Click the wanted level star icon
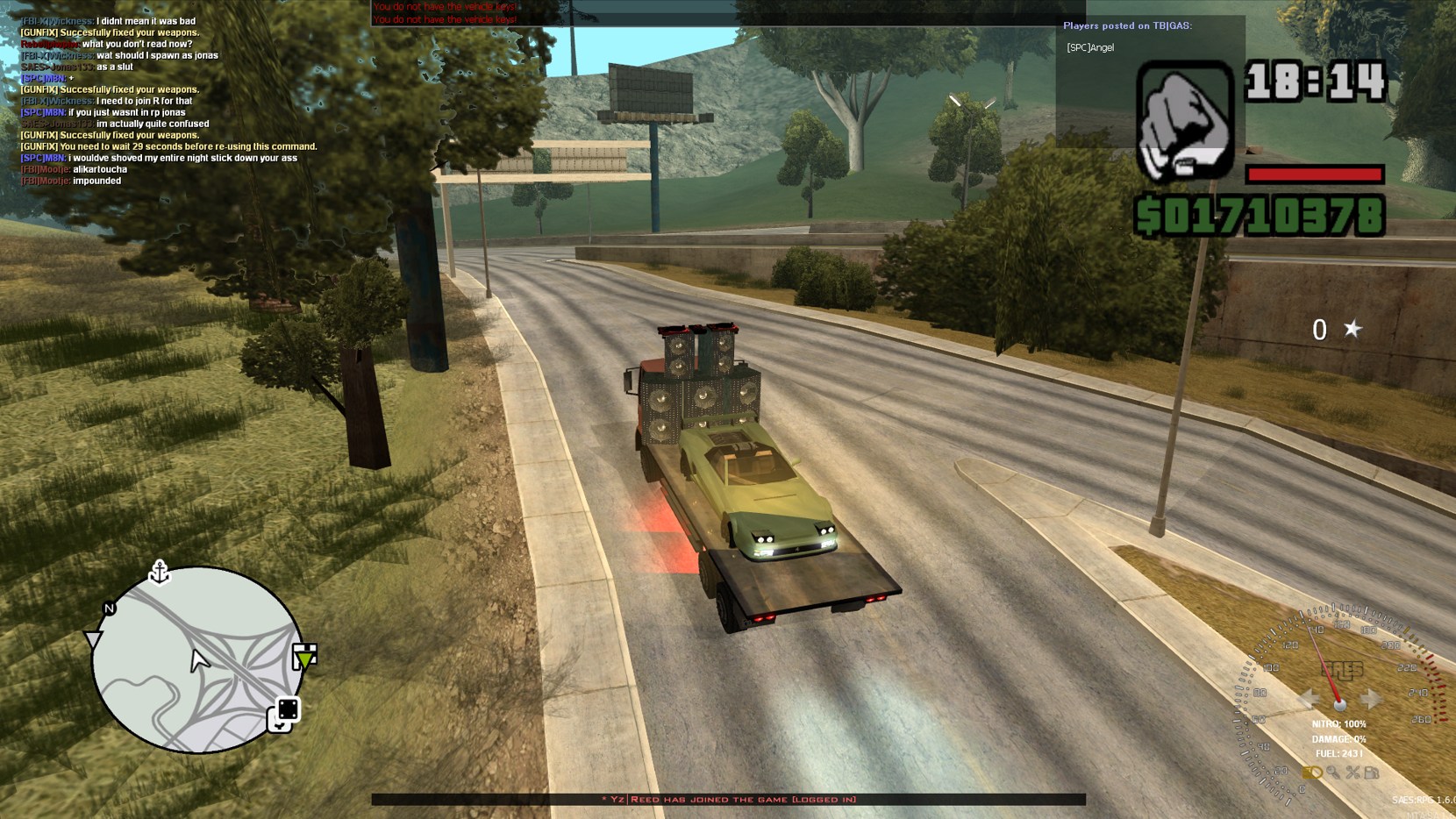1456x819 pixels. click(x=1353, y=329)
